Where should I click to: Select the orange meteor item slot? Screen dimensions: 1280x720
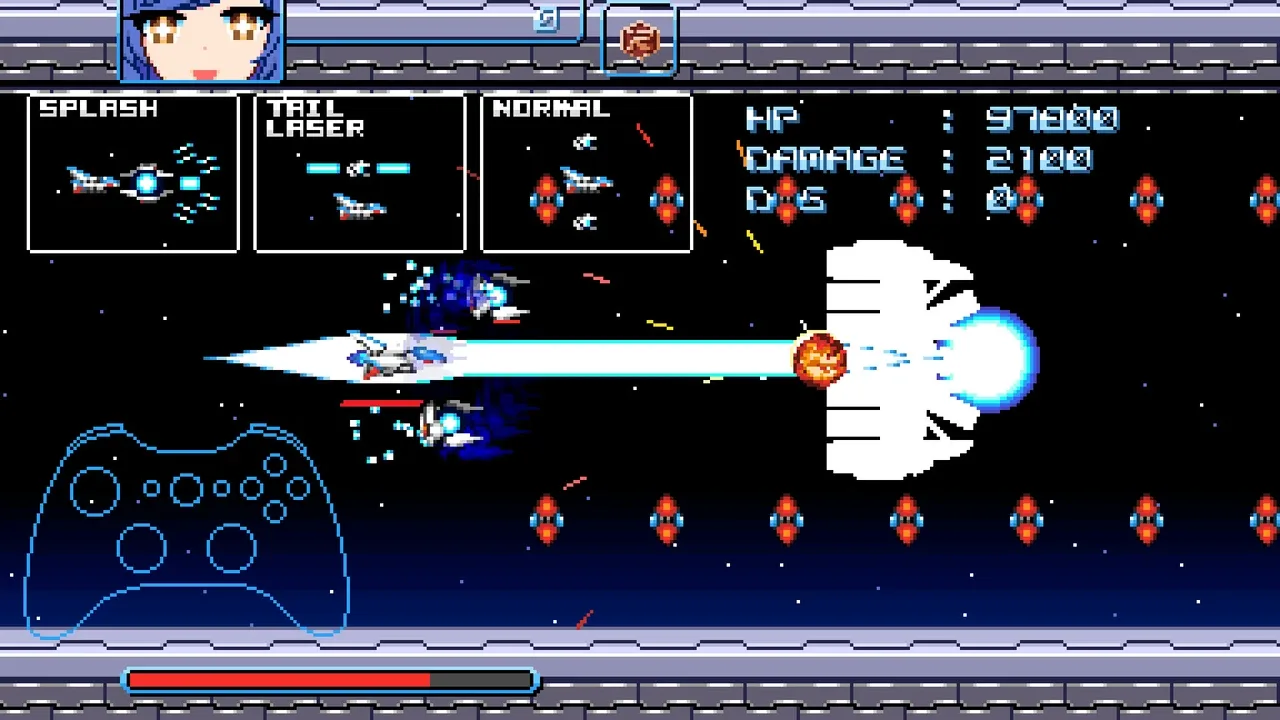pyautogui.click(x=640, y=40)
